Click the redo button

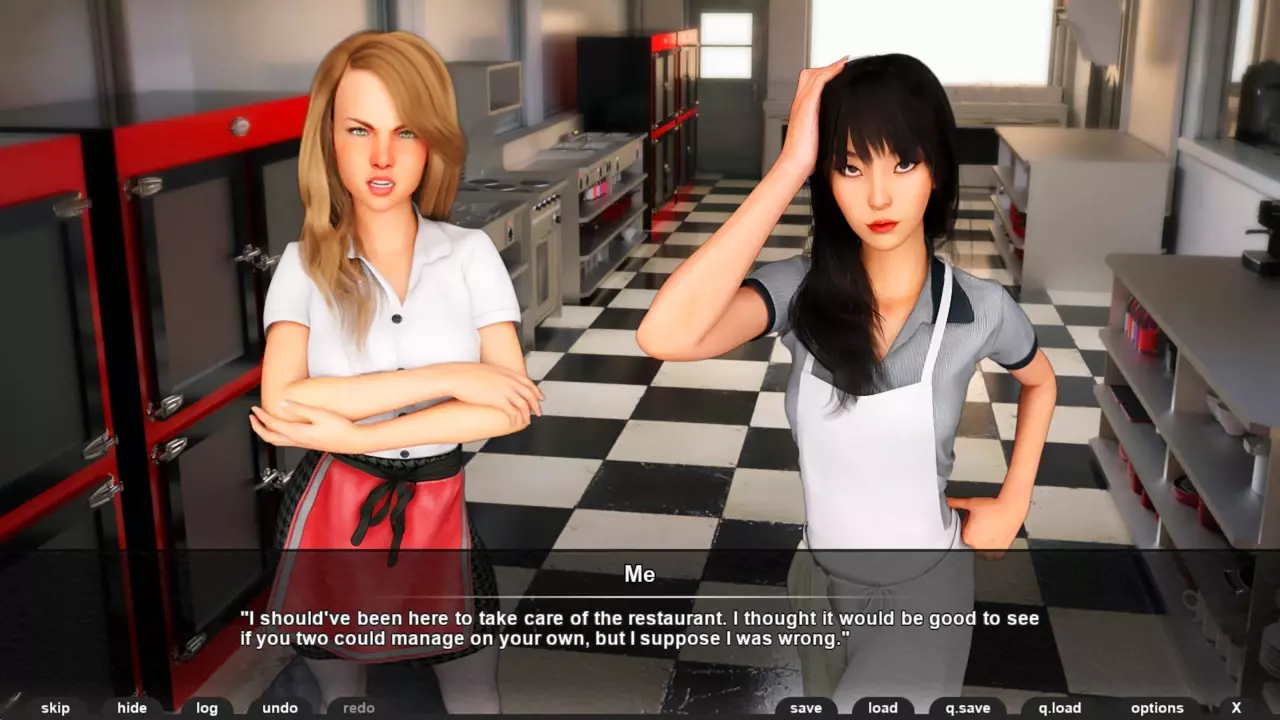pyautogui.click(x=358, y=708)
